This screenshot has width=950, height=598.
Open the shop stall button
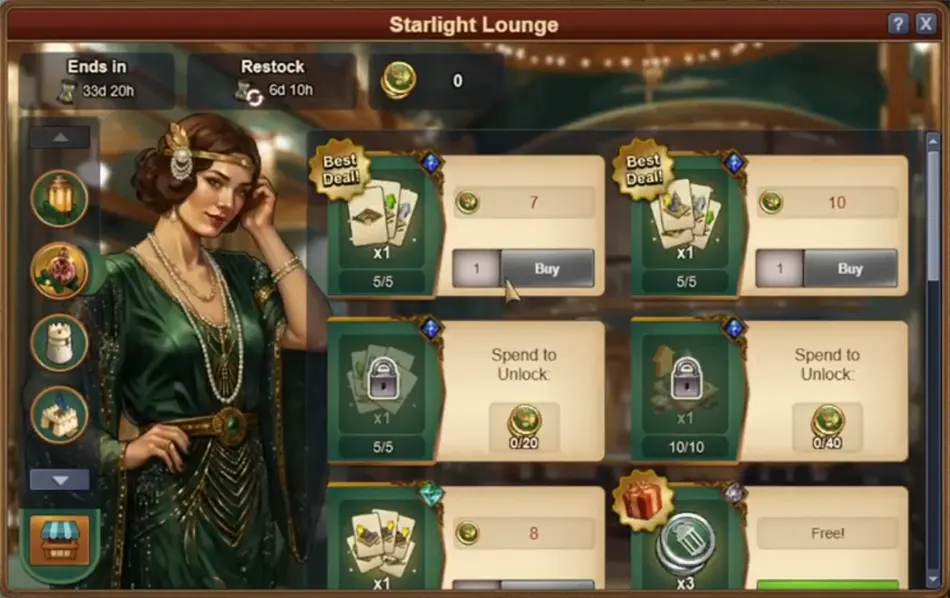60,541
